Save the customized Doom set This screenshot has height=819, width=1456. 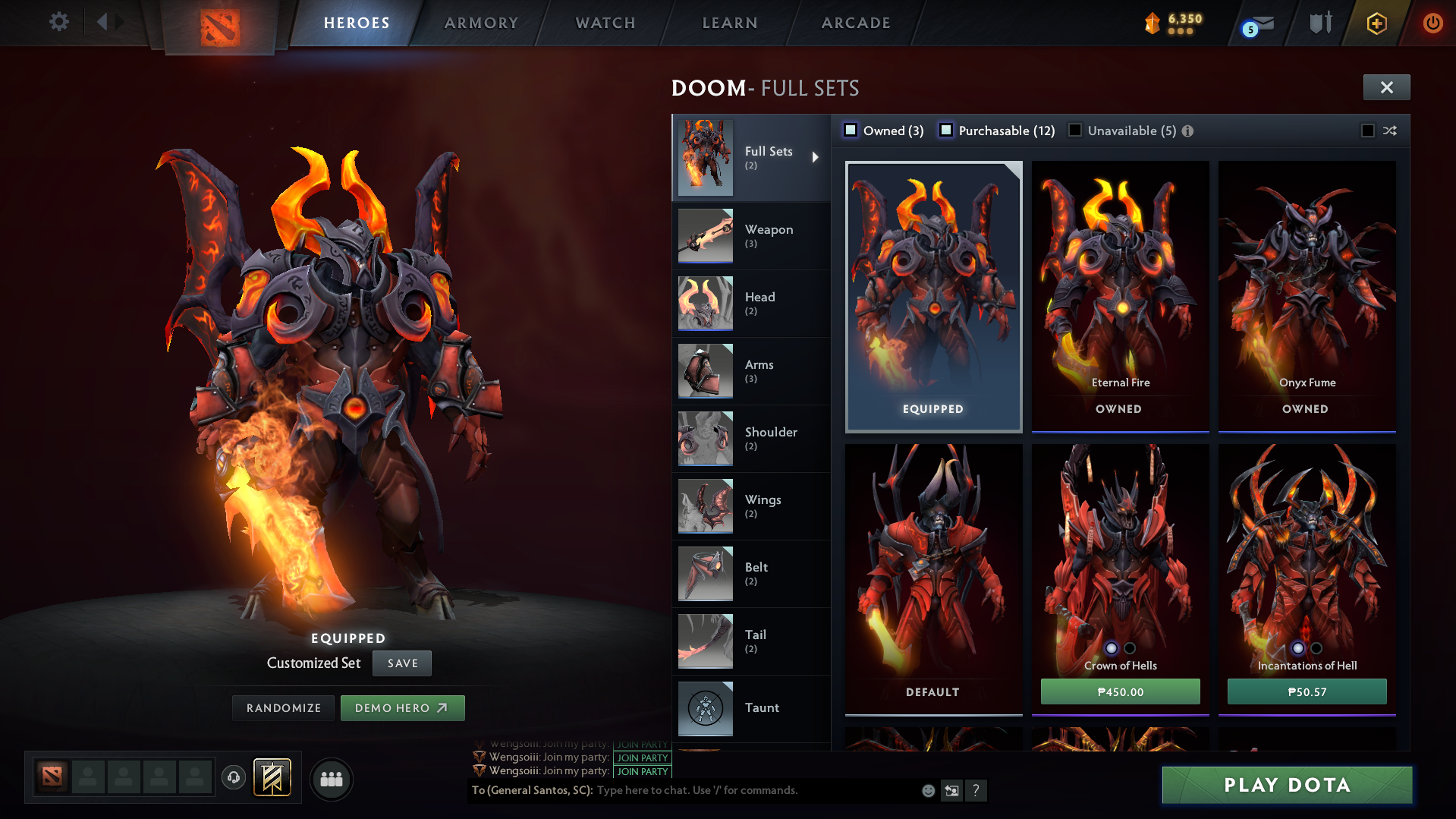click(x=401, y=663)
